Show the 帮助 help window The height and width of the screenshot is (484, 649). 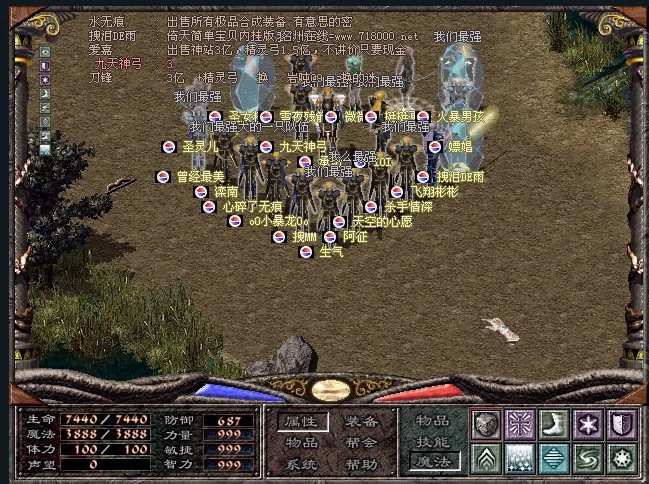362,464
